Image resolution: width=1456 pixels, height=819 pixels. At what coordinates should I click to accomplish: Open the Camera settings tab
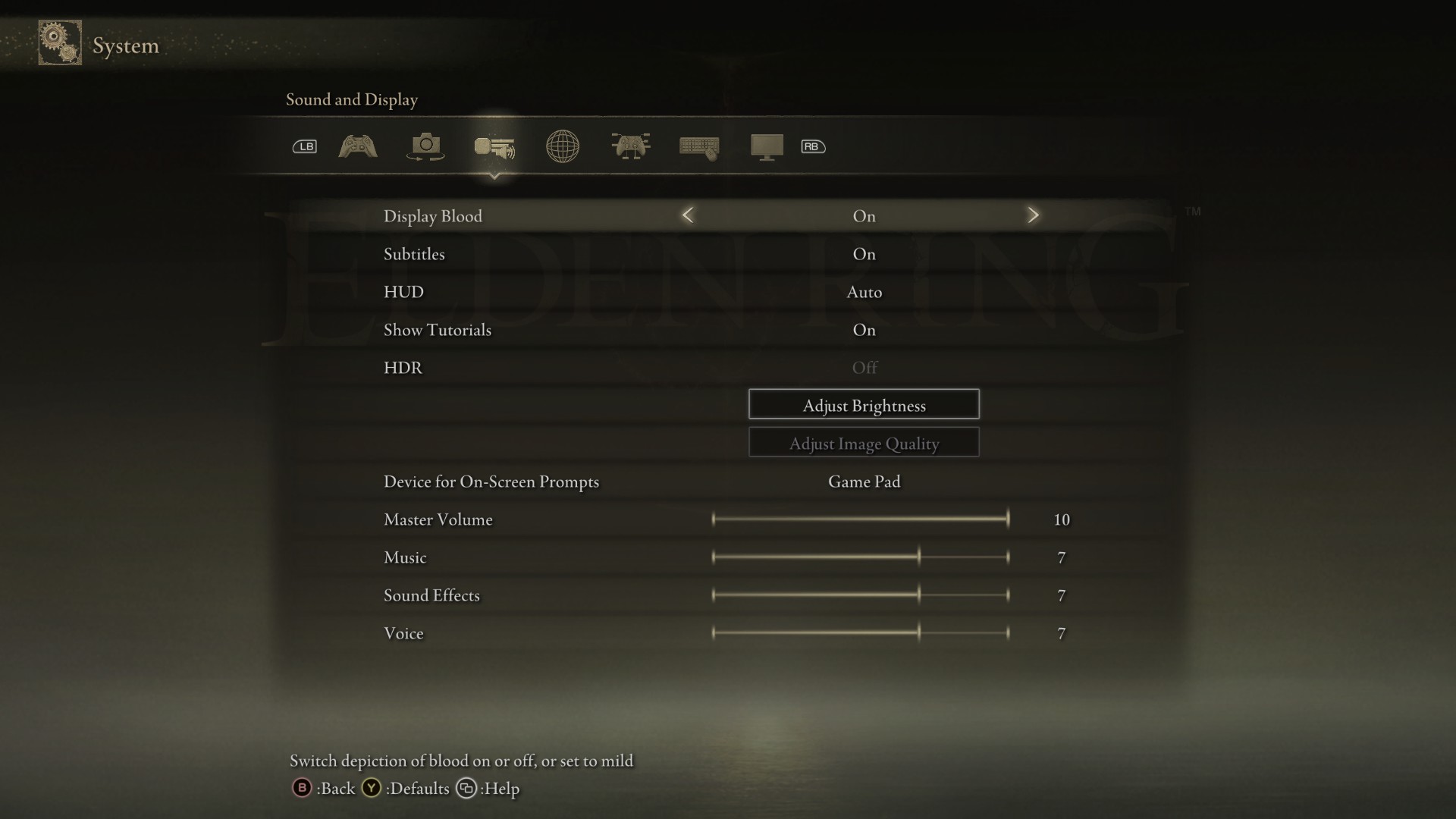425,146
